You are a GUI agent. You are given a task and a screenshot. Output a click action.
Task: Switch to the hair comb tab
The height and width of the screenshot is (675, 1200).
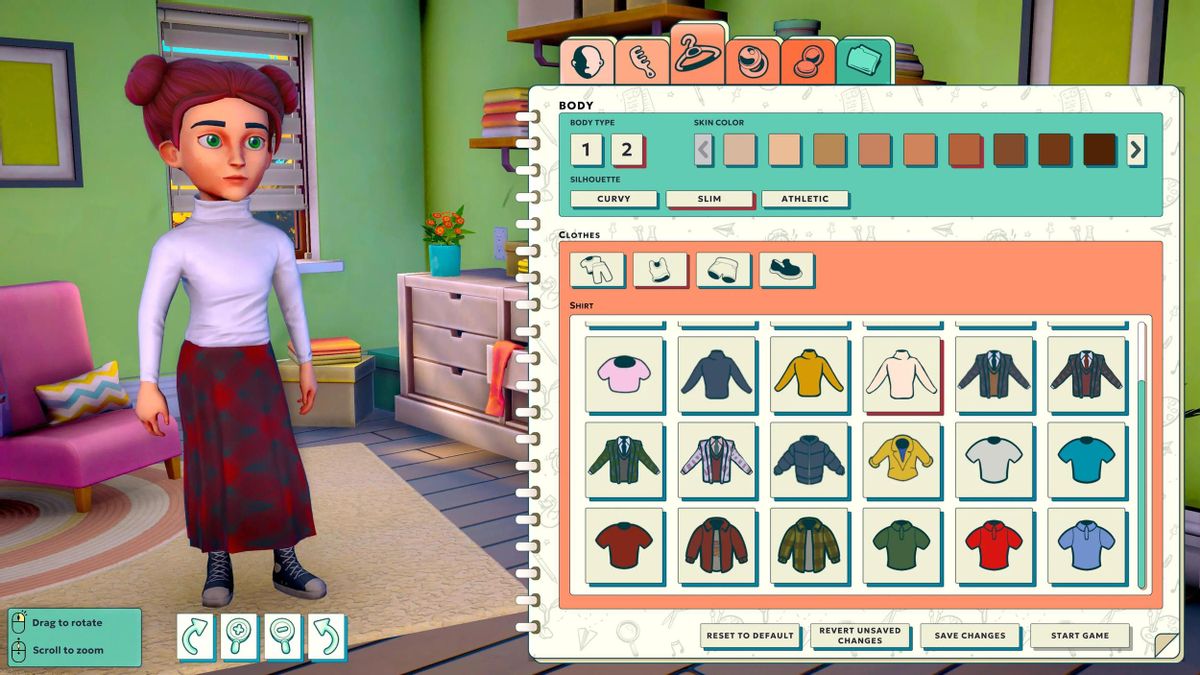(x=641, y=61)
